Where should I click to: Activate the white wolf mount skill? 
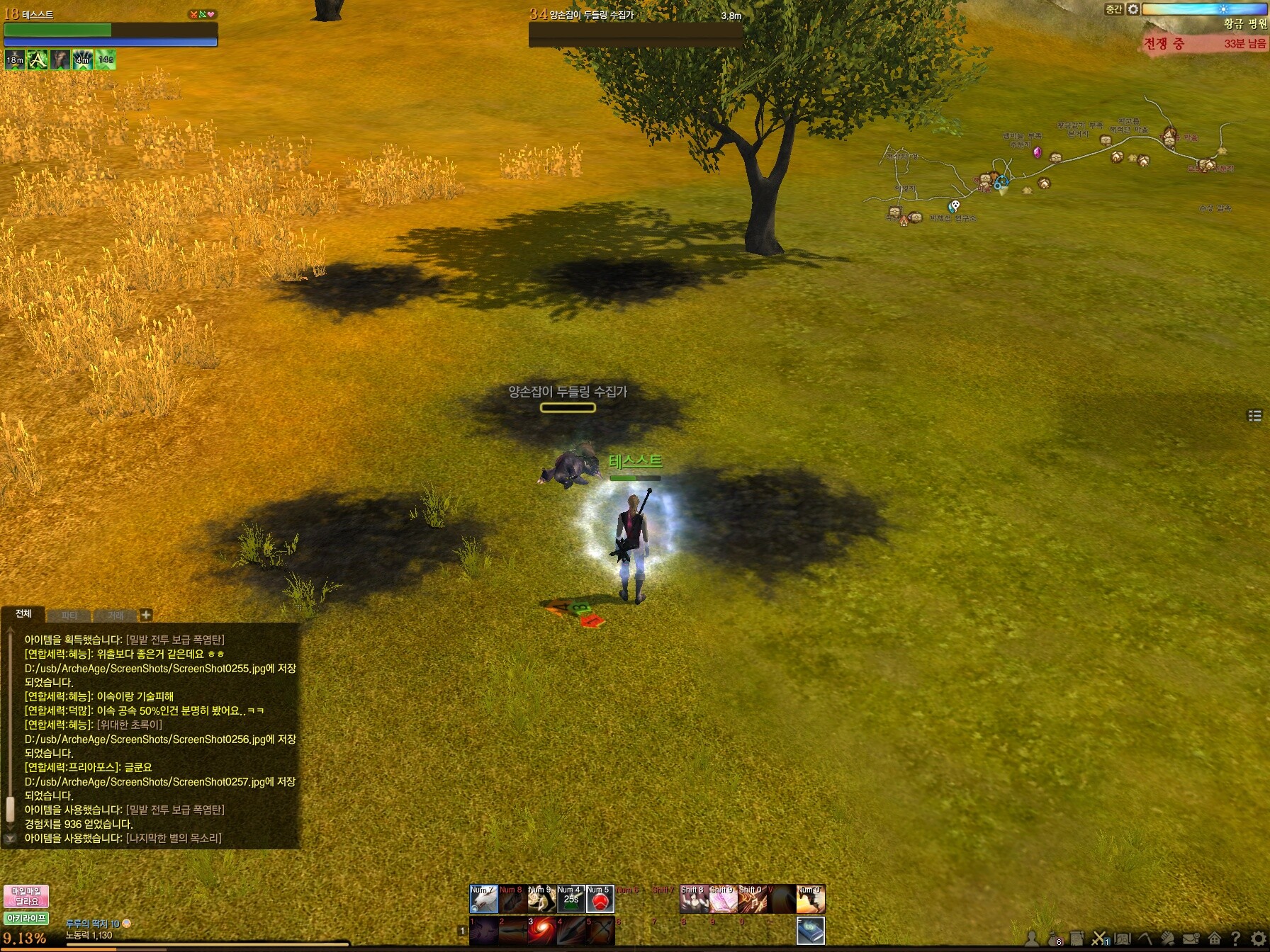[484, 900]
